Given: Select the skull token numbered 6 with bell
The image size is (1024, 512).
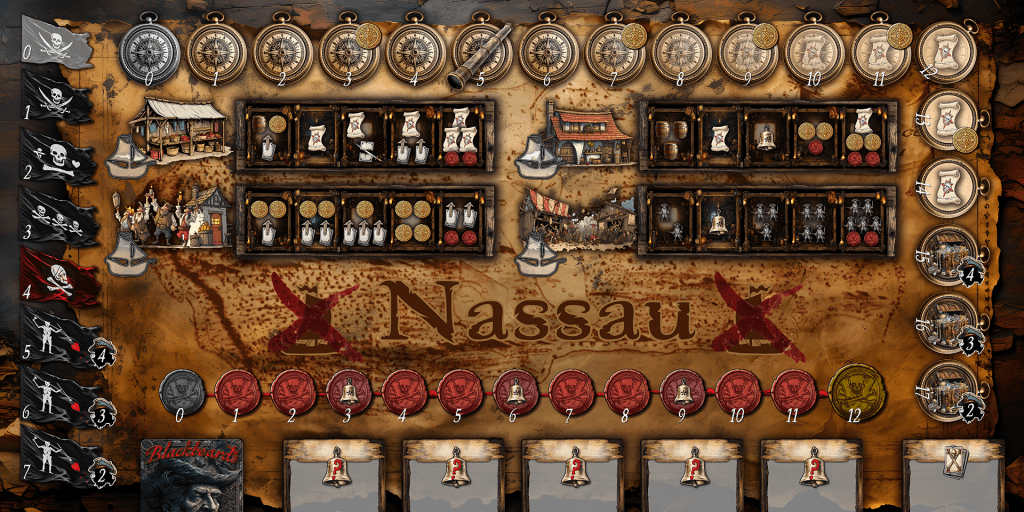Looking at the screenshot, I should point(517,391).
